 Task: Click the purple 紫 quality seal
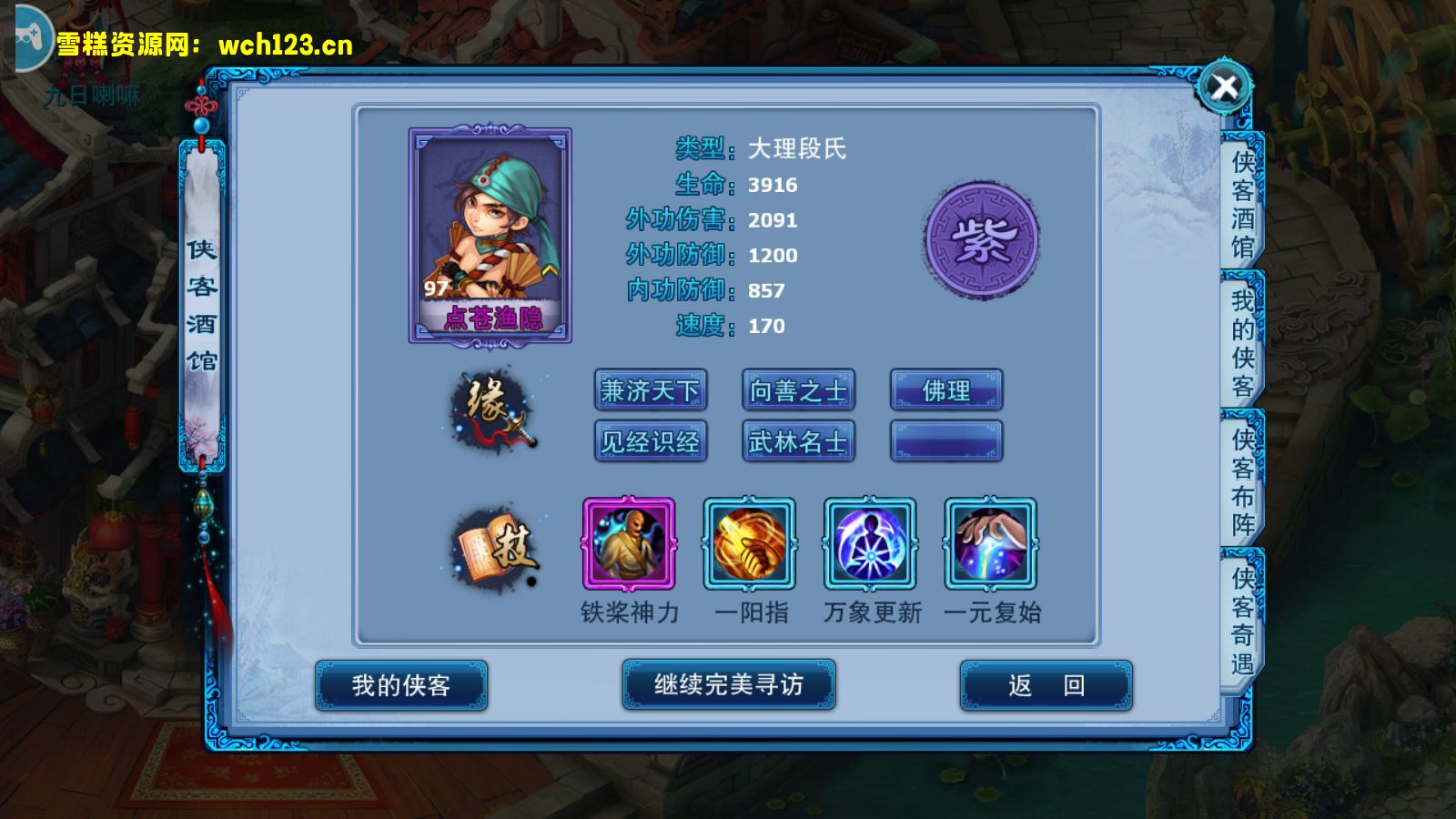click(x=981, y=241)
